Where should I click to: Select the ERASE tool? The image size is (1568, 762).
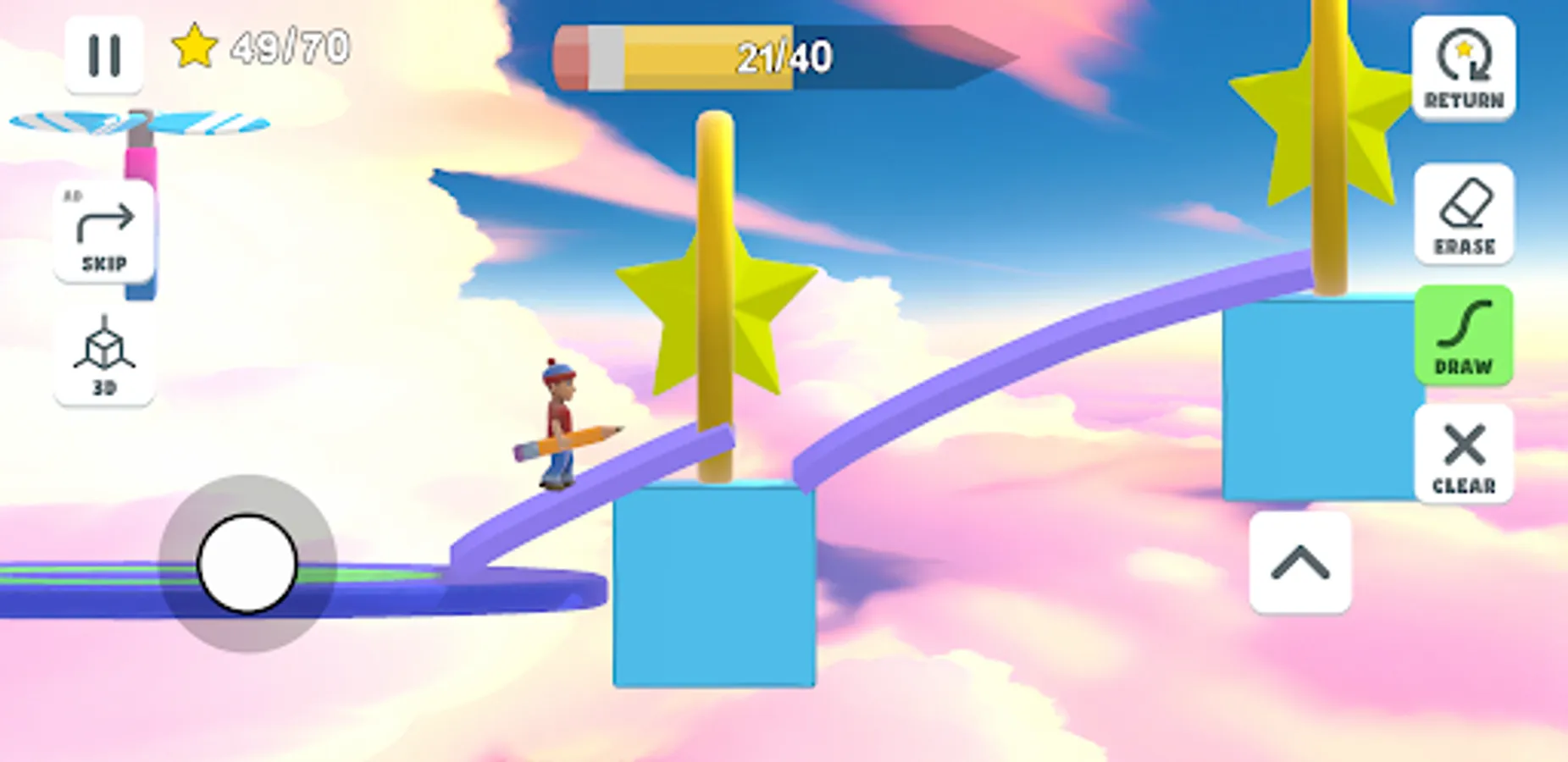point(1465,214)
